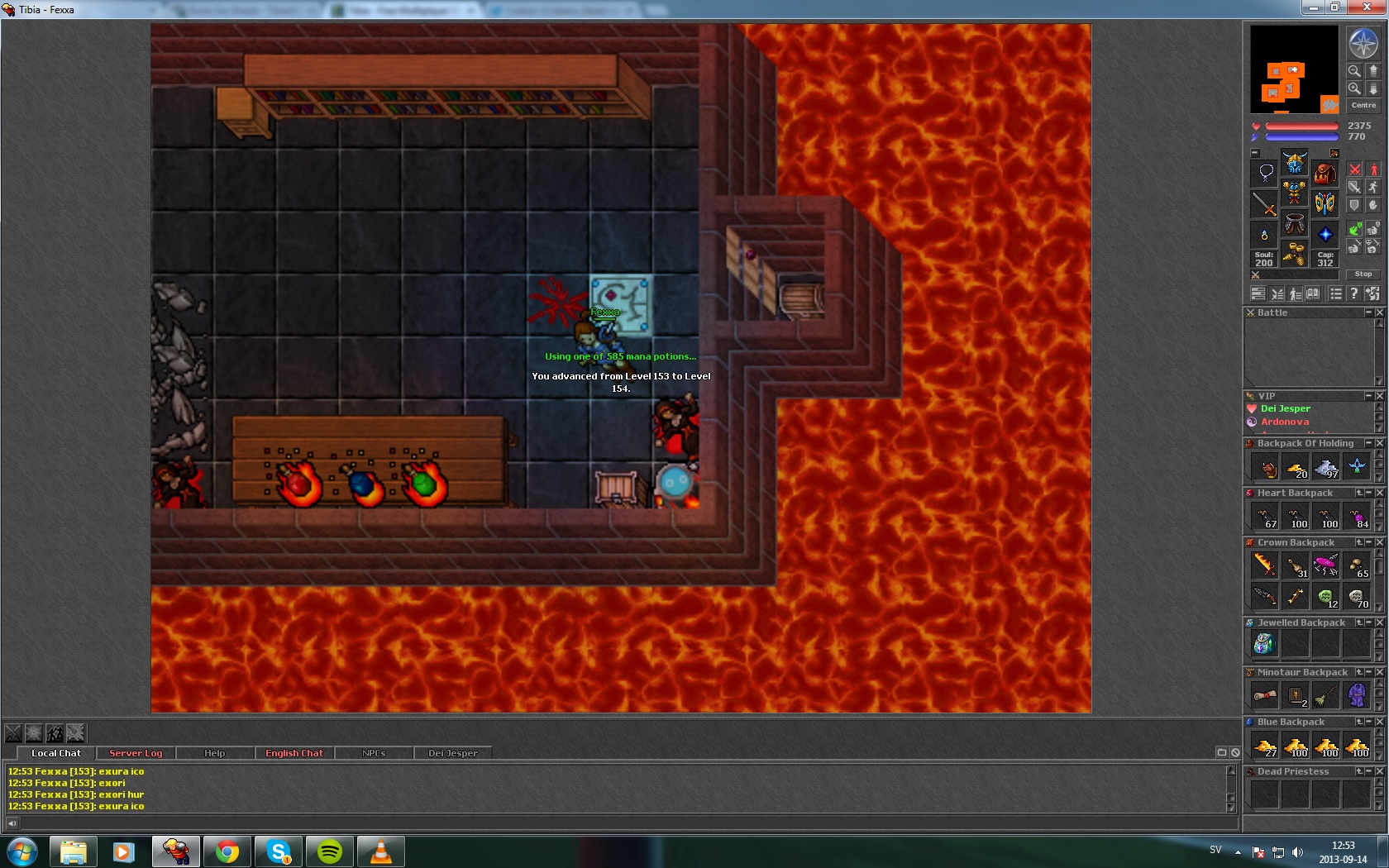This screenshot has width=1389, height=868.
Task: Click the Centre button under the minimap
Action: 1363,105
